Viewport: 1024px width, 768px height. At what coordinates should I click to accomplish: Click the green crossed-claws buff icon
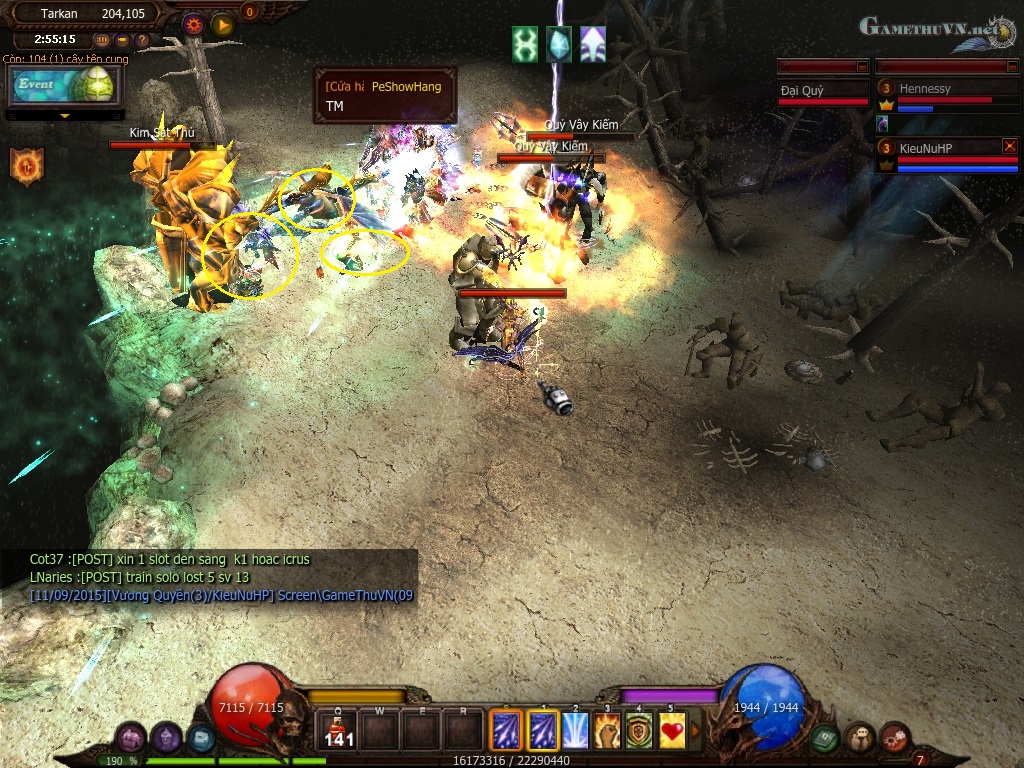click(x=525, y=44)
